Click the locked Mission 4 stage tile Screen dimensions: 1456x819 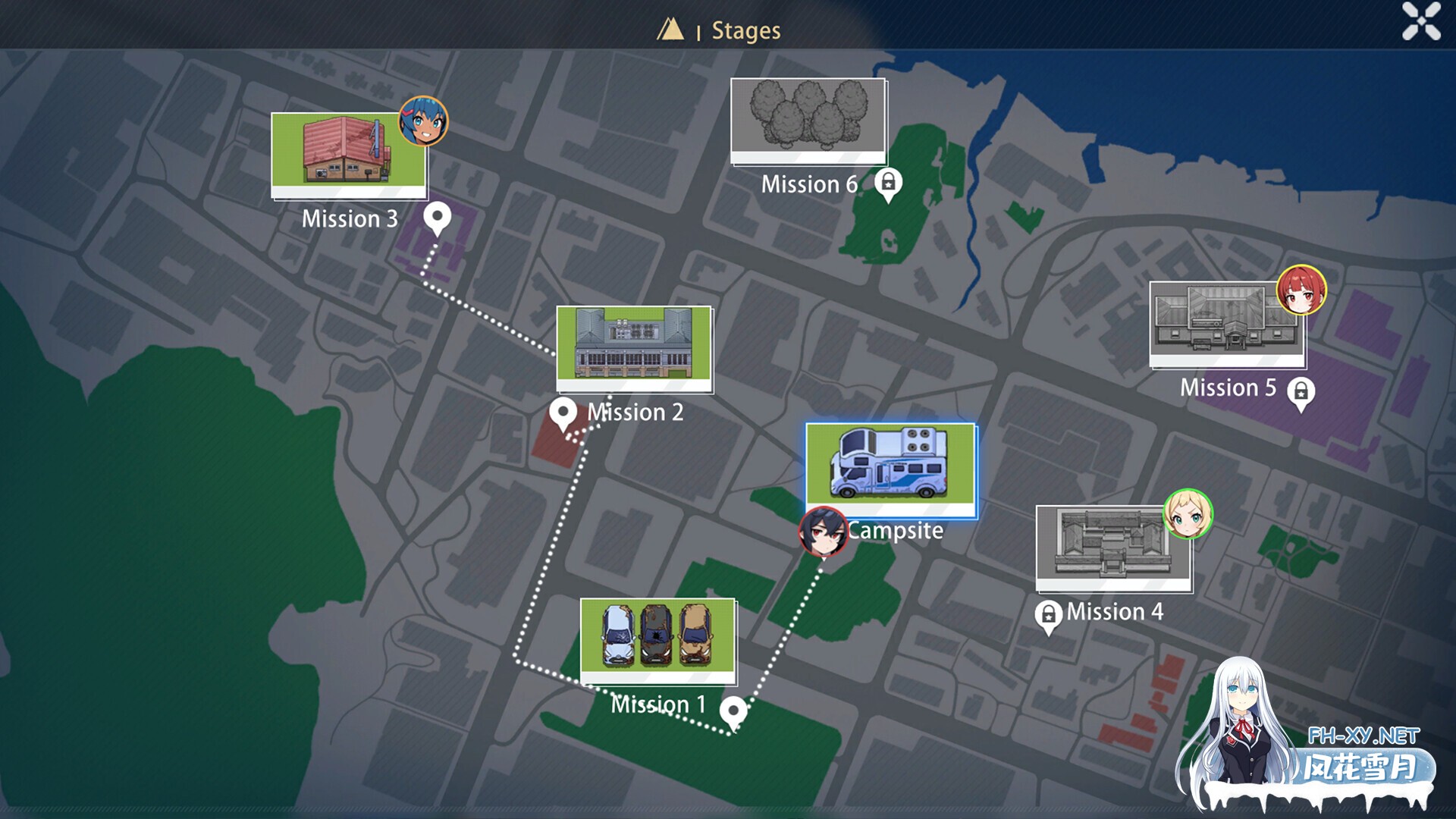(1113, 548)
